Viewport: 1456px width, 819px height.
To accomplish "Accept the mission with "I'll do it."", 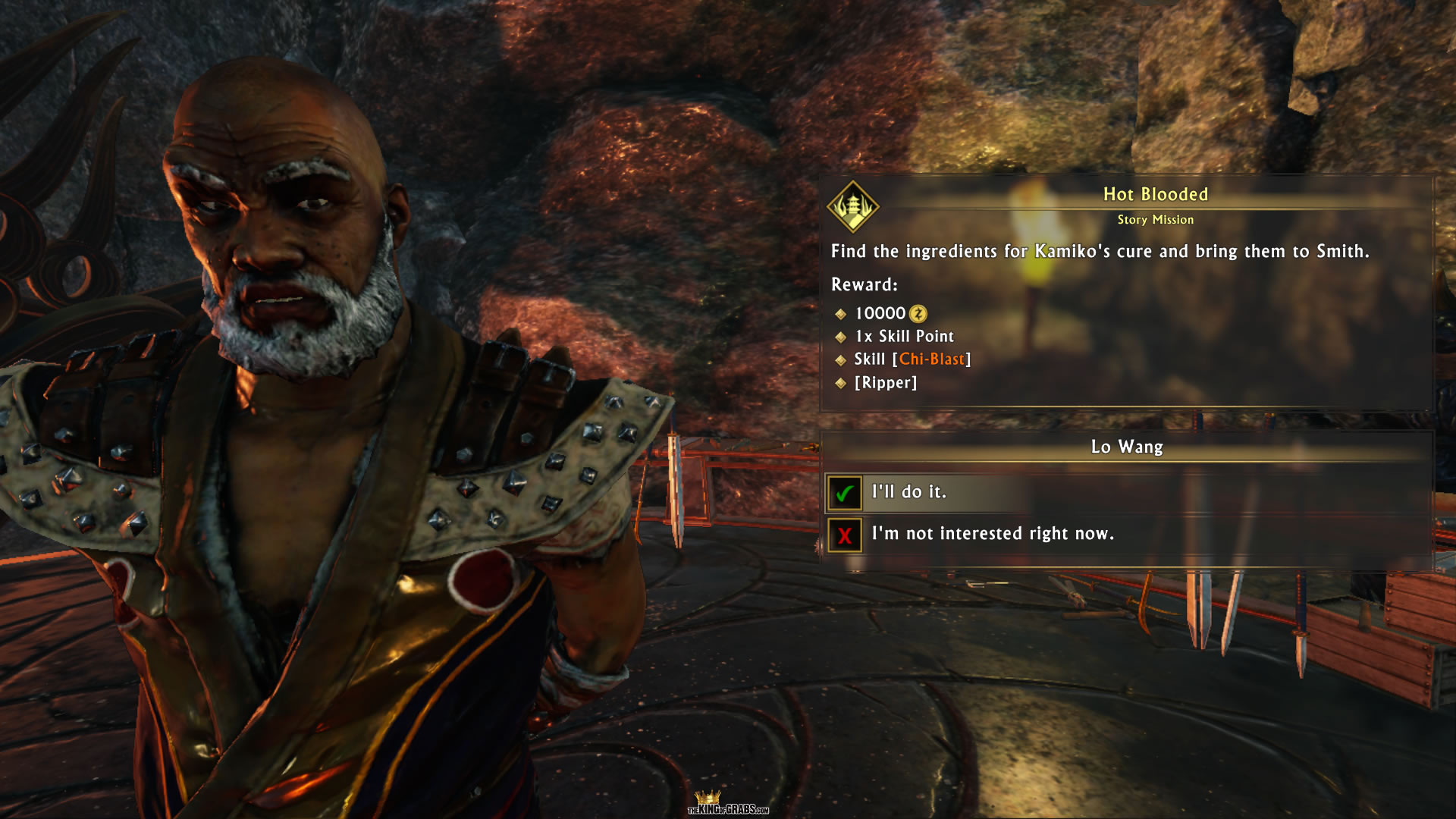I will pos(908,492).
